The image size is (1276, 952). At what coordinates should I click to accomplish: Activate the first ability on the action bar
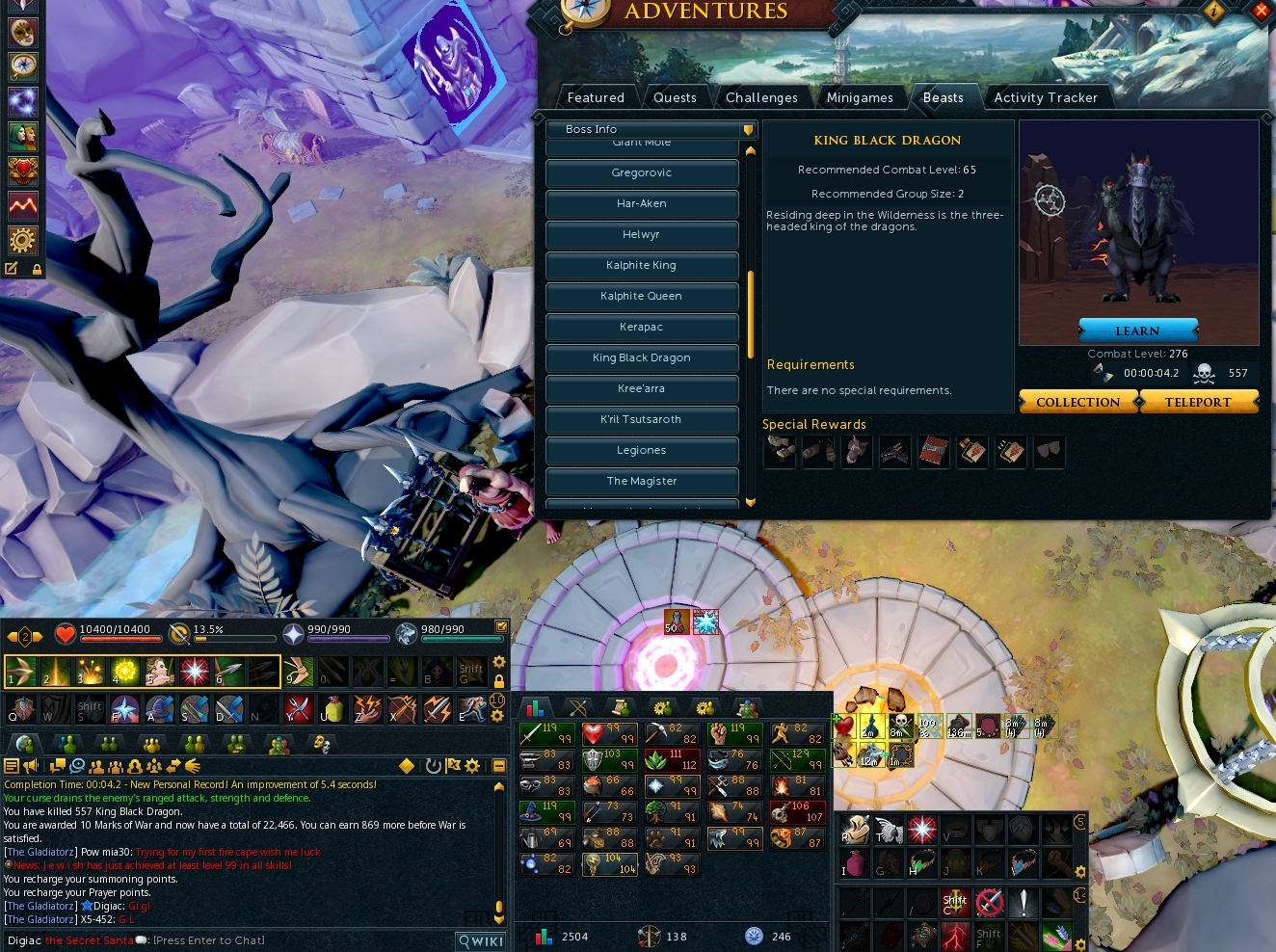[x=19, y=672]
